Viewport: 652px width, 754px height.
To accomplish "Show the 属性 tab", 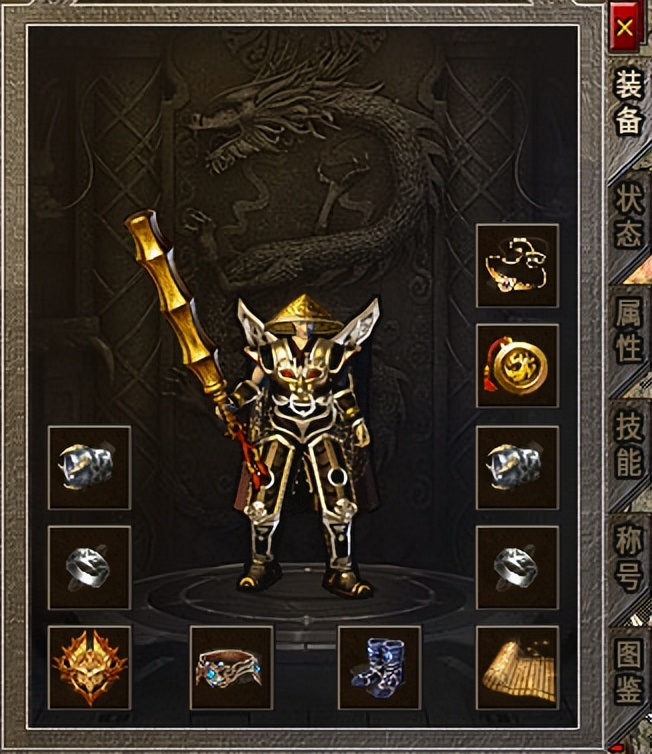I will 628,333.
